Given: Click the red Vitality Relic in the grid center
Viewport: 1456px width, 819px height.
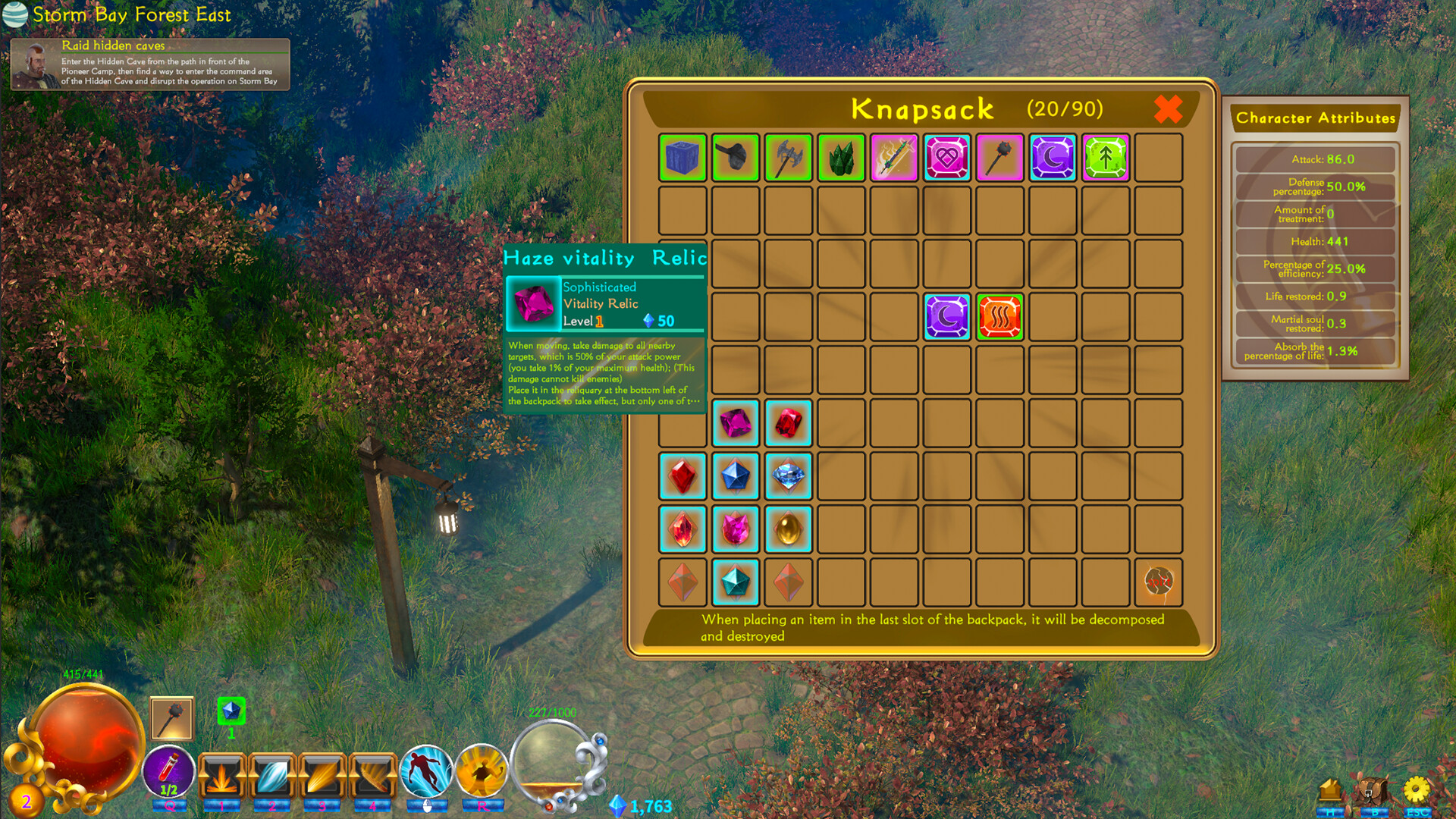Looking at the screenshot, I should (x=999, y=317).
